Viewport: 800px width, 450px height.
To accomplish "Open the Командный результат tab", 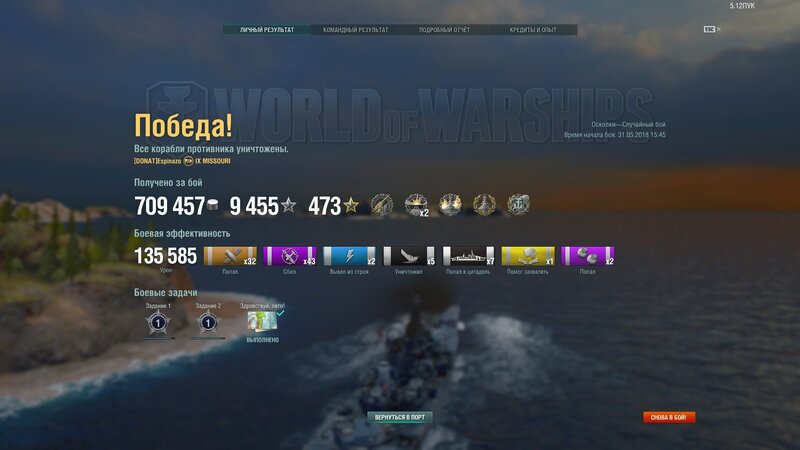I will coord(355,30).
